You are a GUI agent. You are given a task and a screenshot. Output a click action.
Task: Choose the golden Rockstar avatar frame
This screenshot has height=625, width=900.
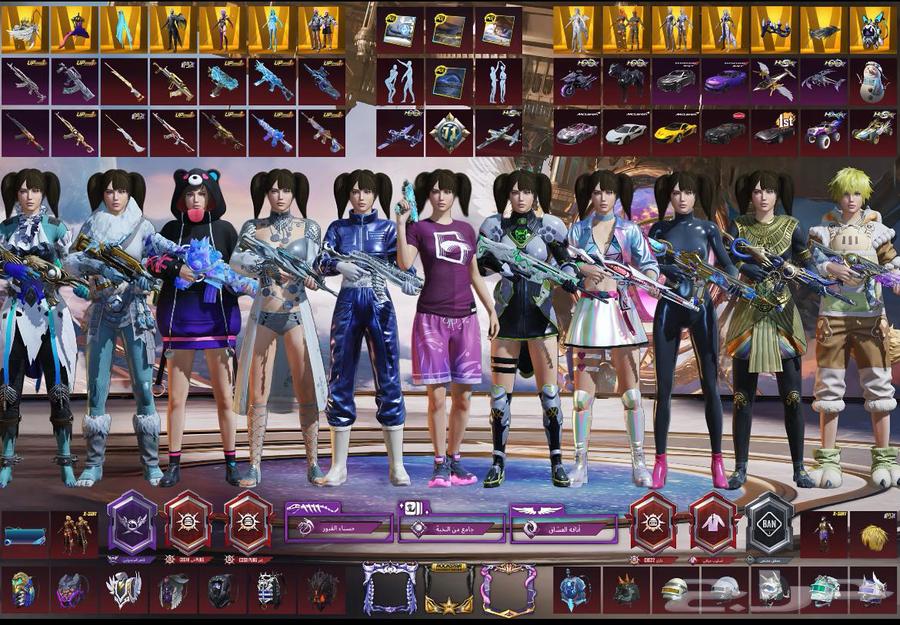click(449, 590)
